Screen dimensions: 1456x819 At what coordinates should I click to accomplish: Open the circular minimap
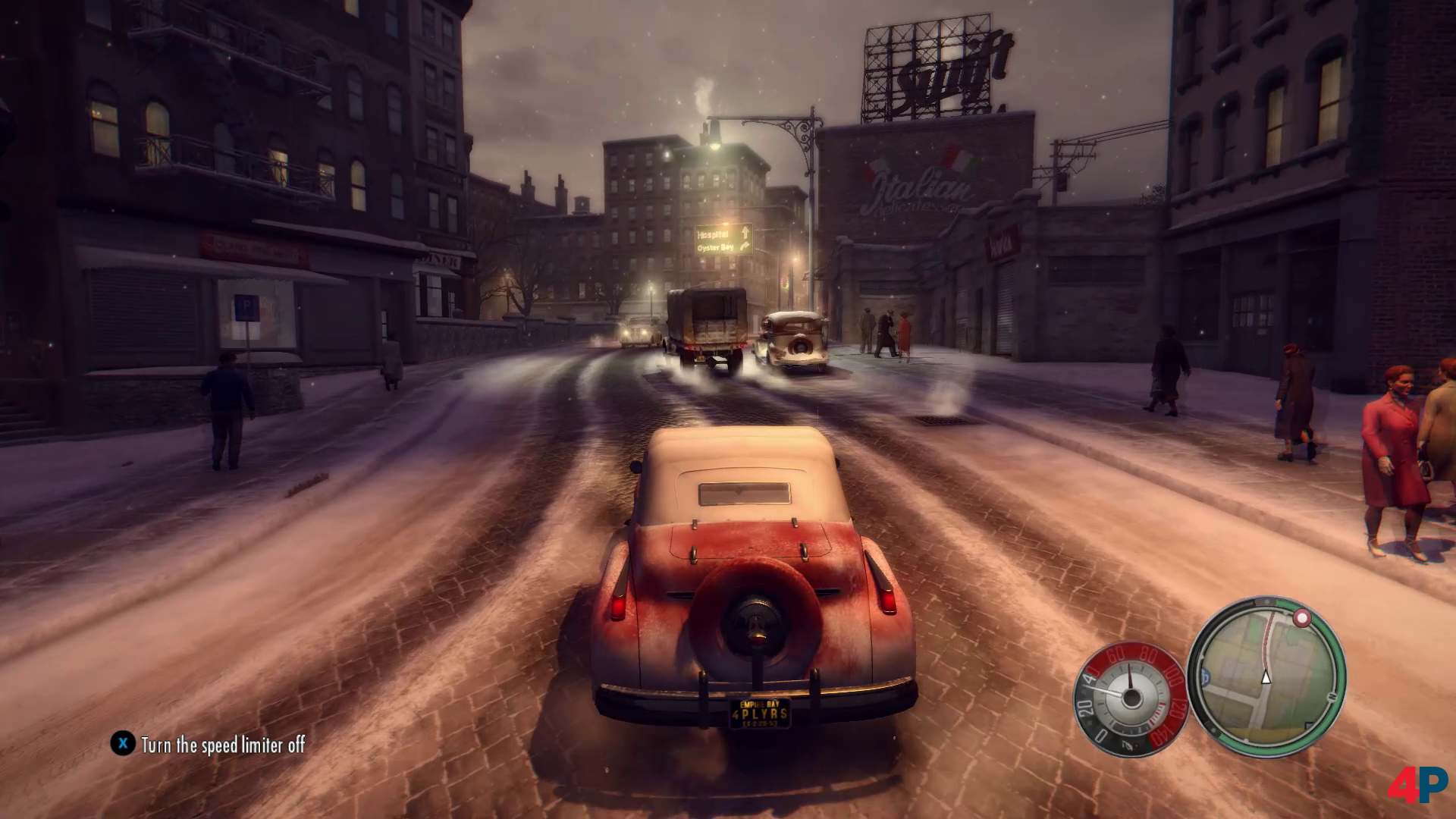1266,676
